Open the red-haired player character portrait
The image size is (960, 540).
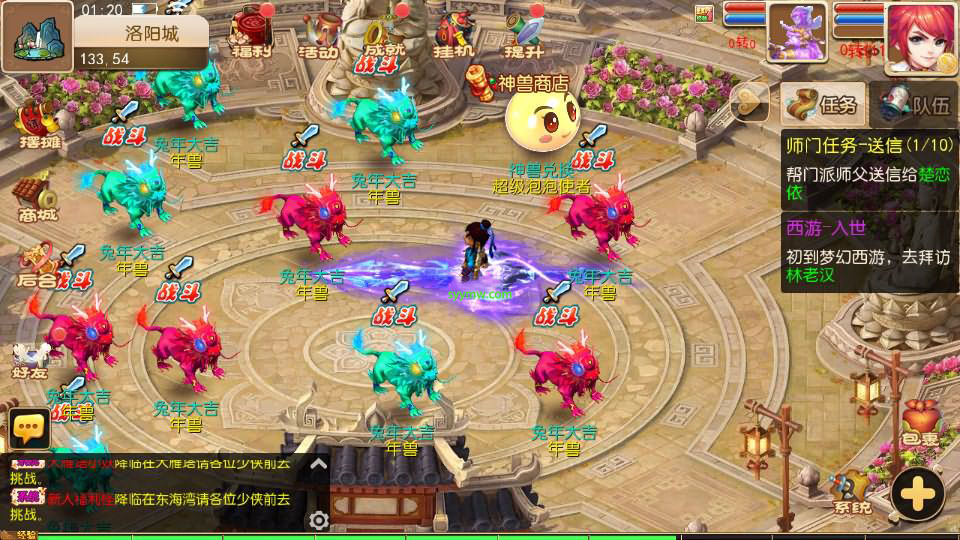(921, 36)
